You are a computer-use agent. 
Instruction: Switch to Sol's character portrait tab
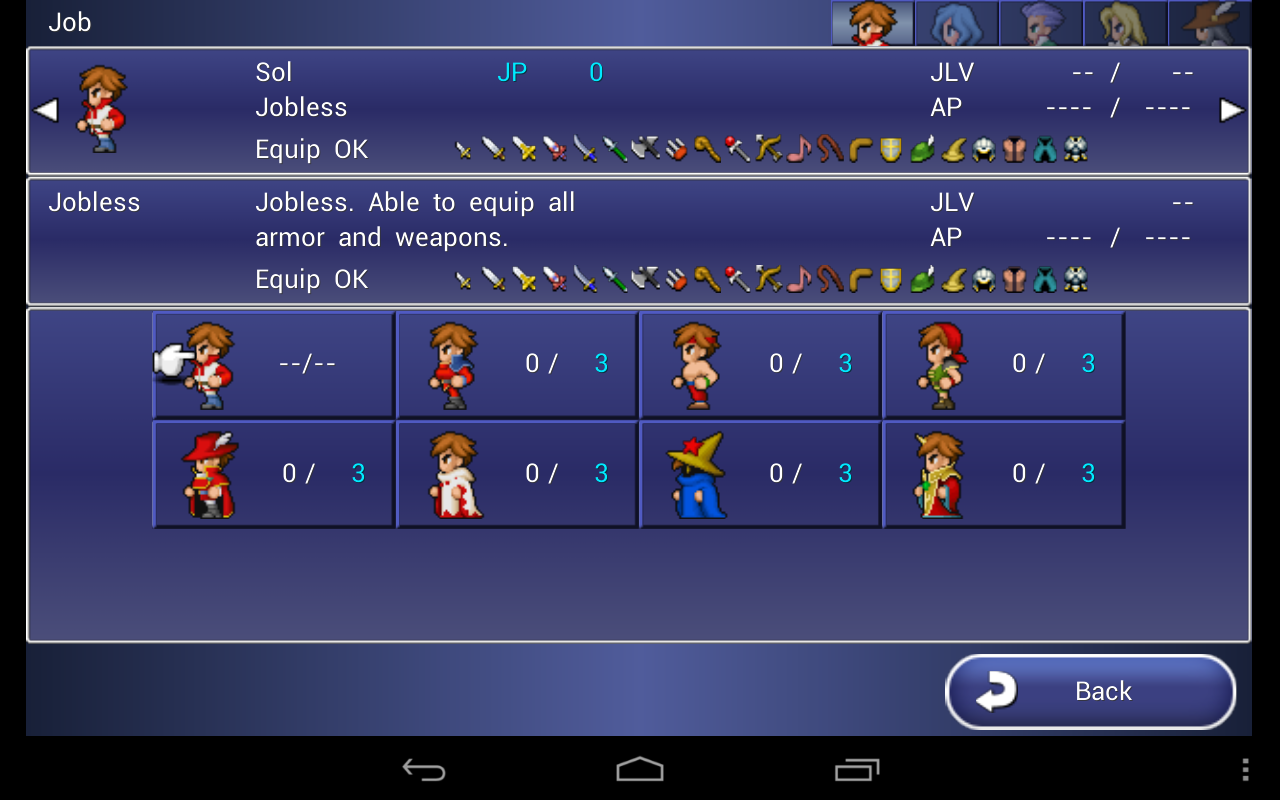click(871, 22)
